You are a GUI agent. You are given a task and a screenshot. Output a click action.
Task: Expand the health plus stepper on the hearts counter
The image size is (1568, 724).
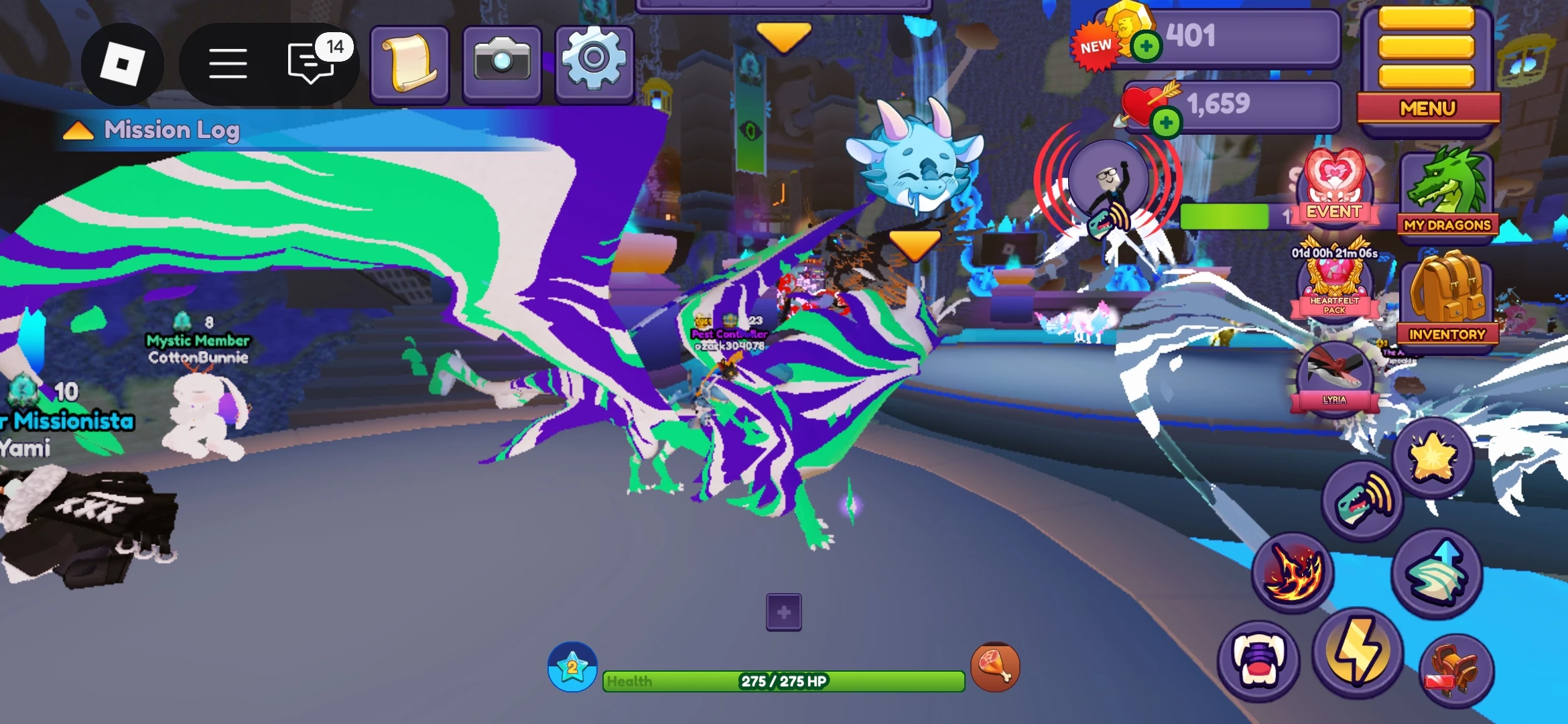[1166, 124]
